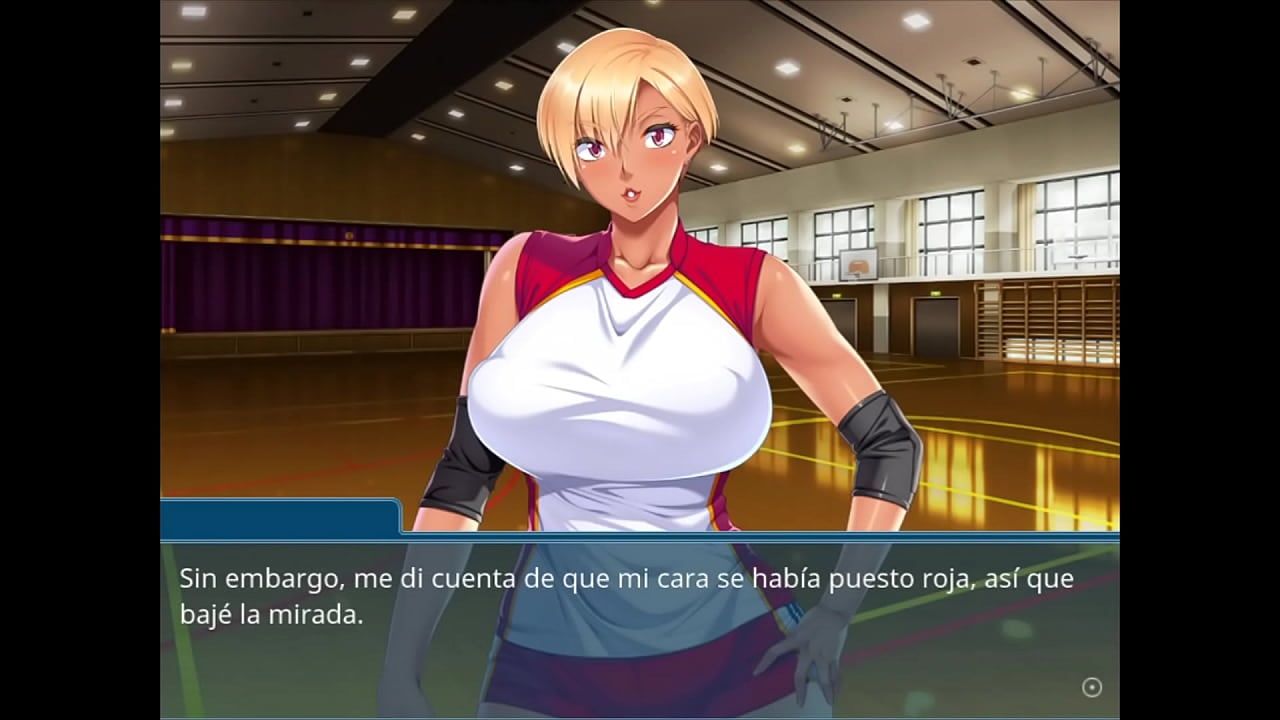
Task: Click the circular continue indicator icon
Action: coord(1092,687)
